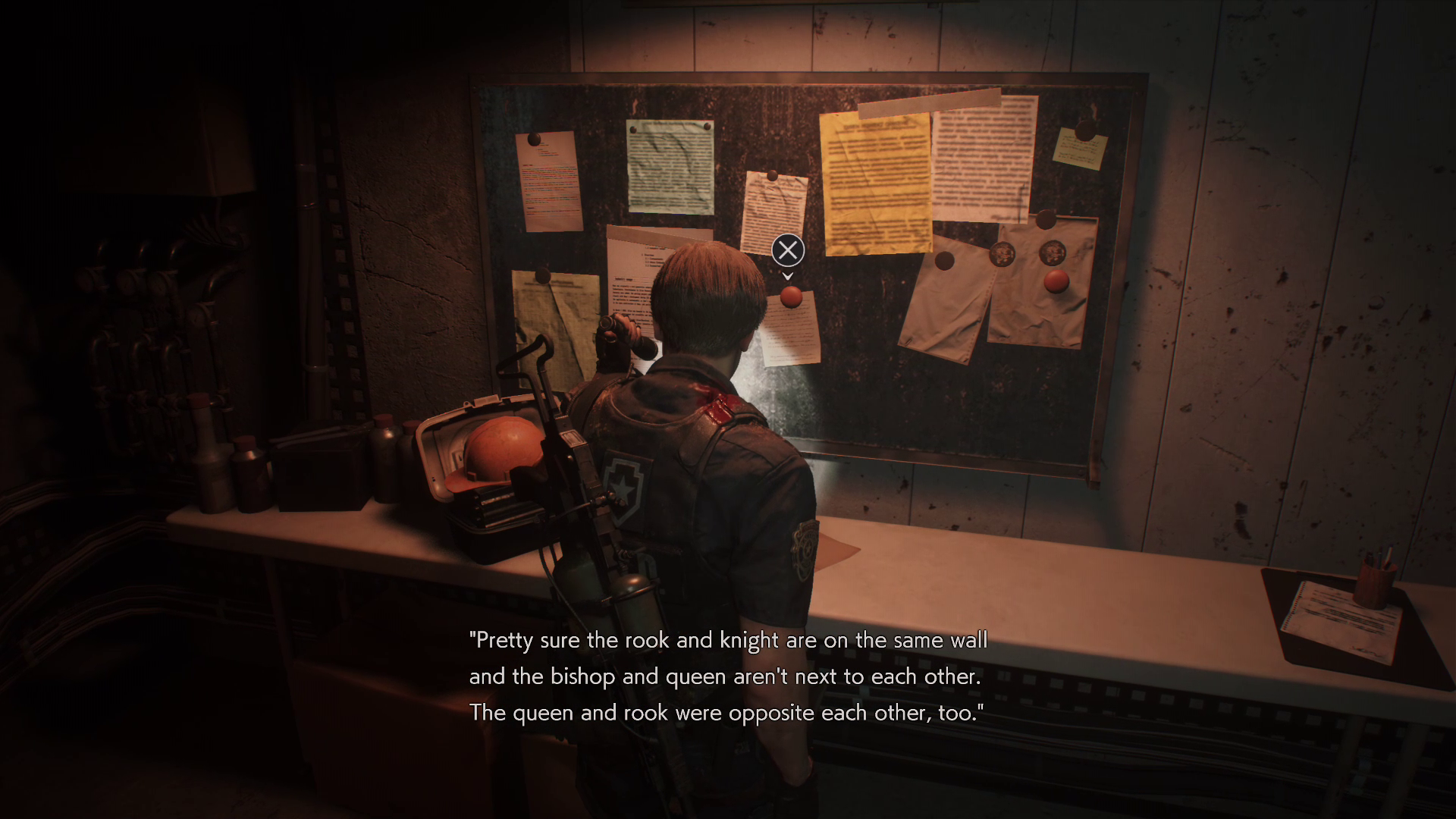Click the downward chevron beneath the X prompt

[x=786, y=276]
